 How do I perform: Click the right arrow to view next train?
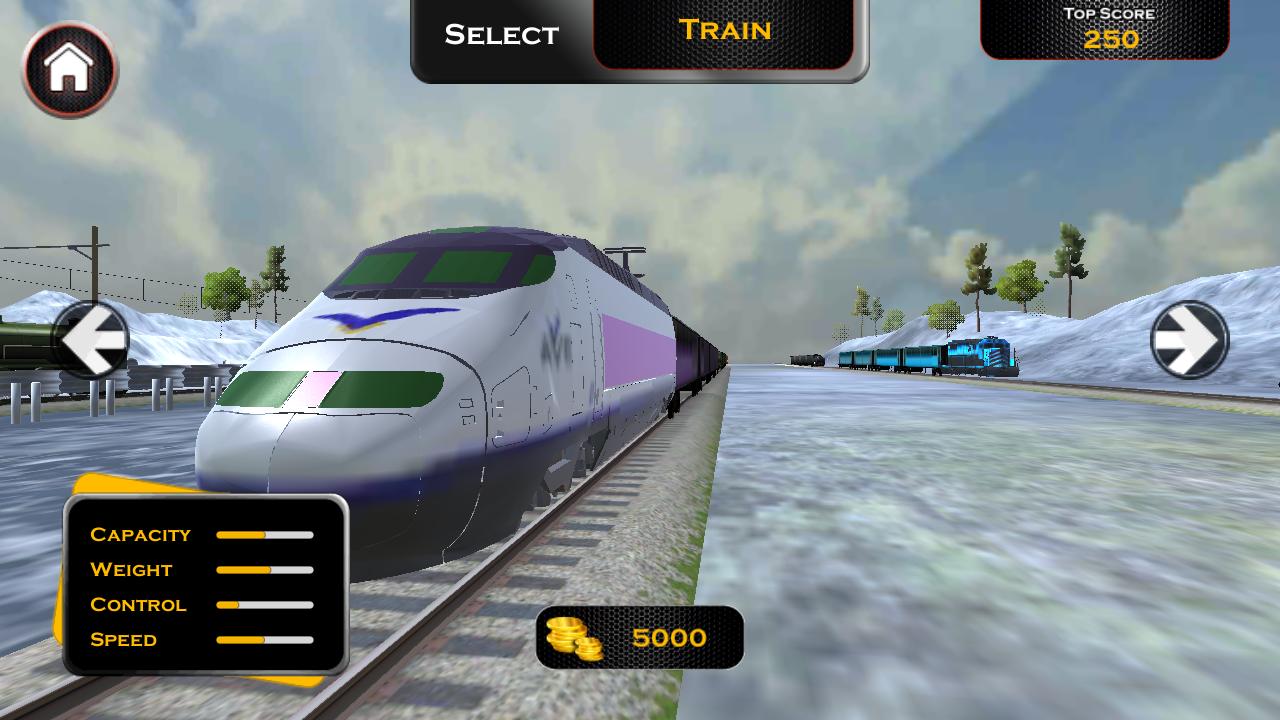point(1190,340)
